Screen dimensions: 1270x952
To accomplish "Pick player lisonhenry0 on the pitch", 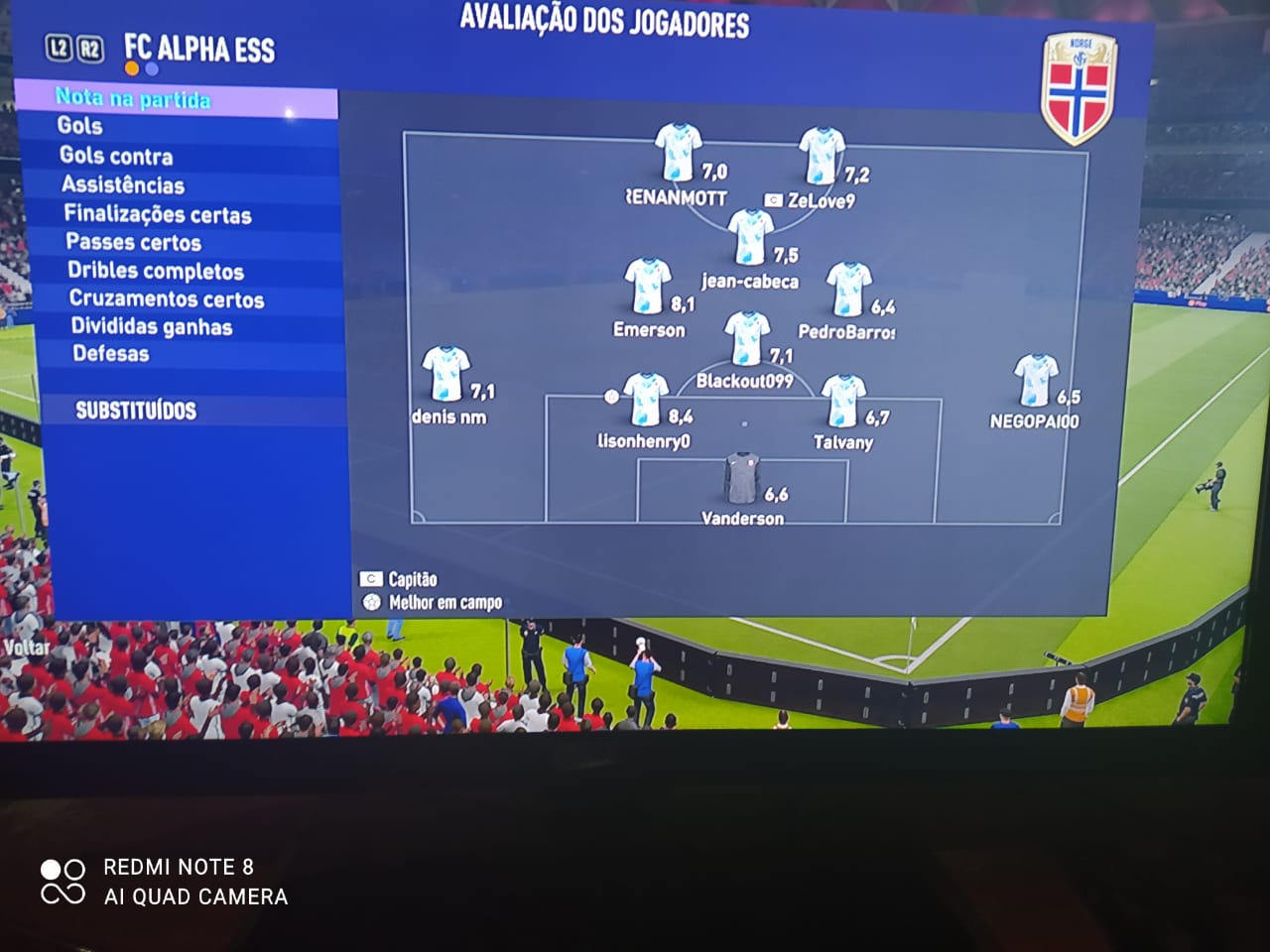I will (x=646, y=399).
